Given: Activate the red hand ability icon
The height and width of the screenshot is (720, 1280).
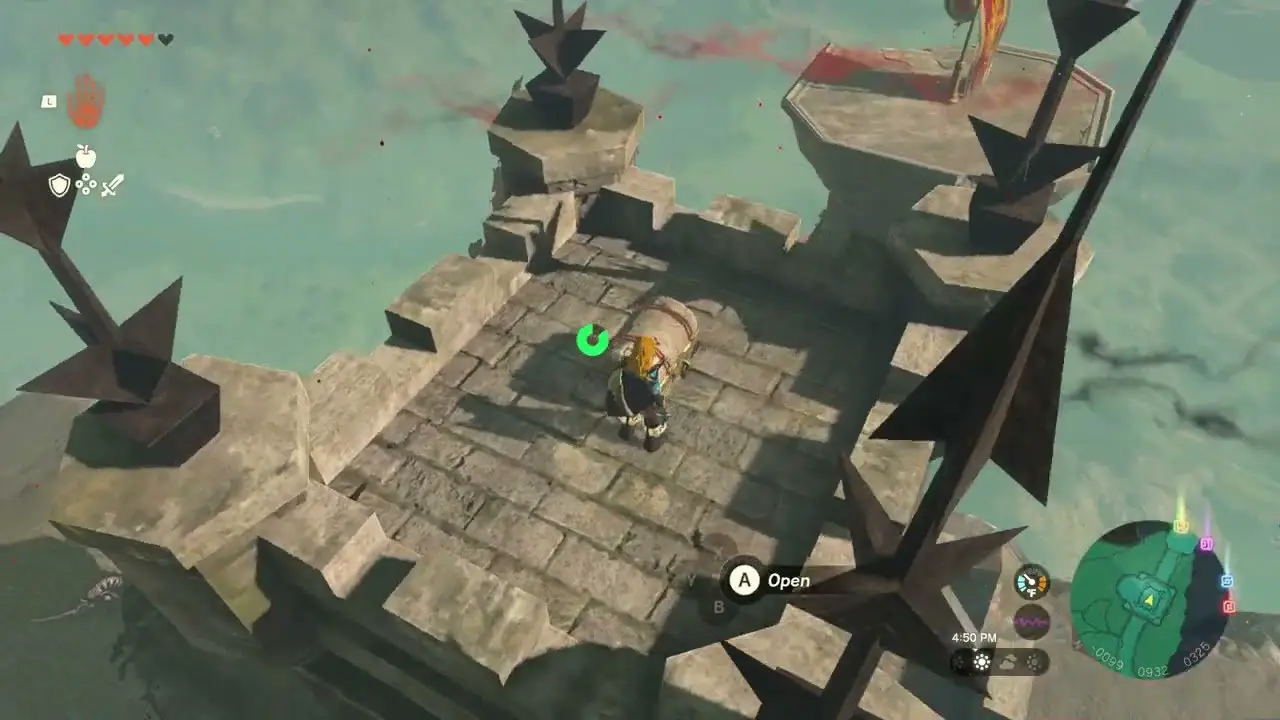Looking at the screenshot, I should click(86, 101).
